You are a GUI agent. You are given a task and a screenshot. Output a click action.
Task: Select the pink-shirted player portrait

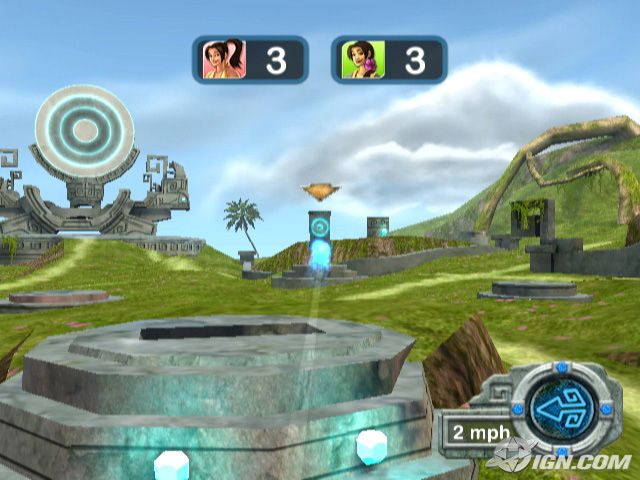220,59
